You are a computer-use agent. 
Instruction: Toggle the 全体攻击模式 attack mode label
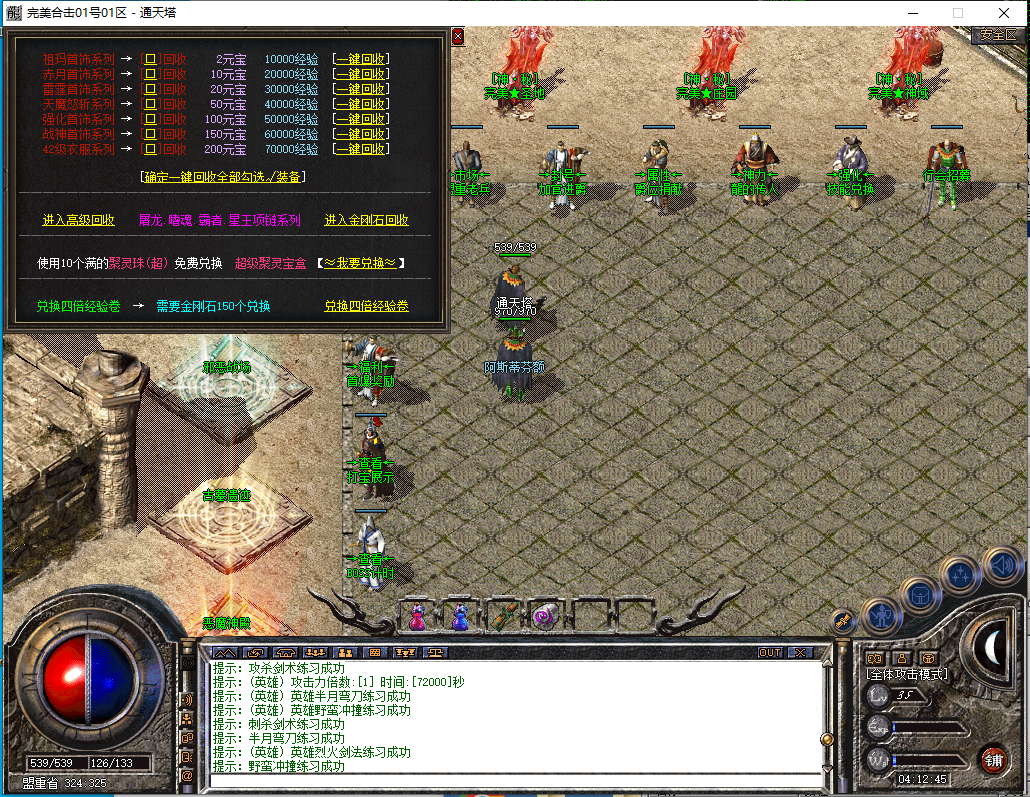(x=906, y=674)
